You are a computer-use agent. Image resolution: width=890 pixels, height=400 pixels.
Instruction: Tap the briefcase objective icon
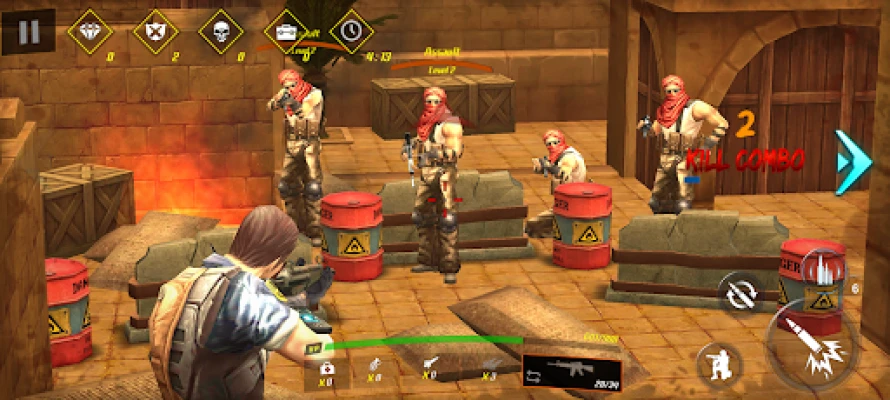285,31
